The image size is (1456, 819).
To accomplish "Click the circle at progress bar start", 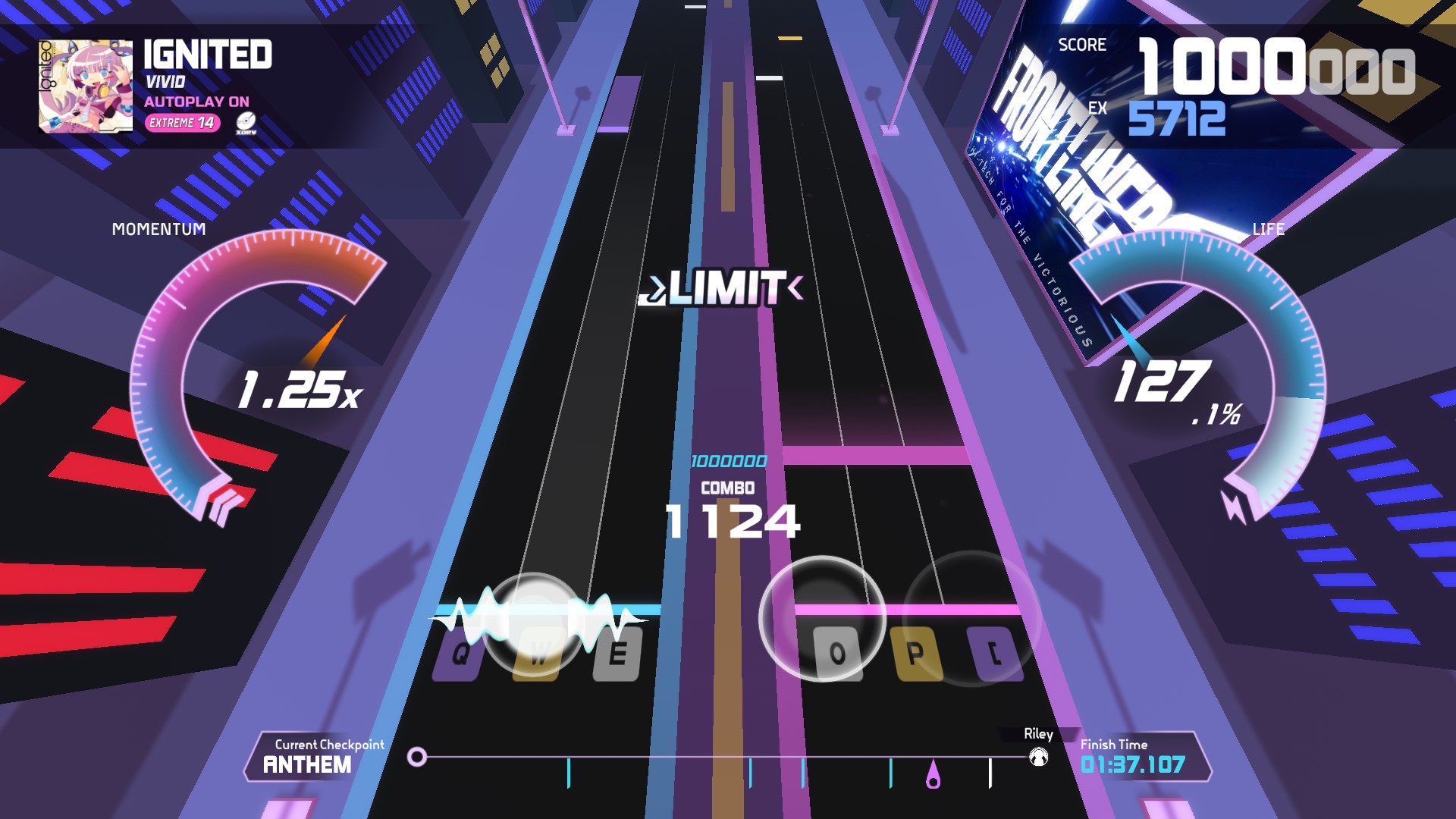I will coord(417,757).
